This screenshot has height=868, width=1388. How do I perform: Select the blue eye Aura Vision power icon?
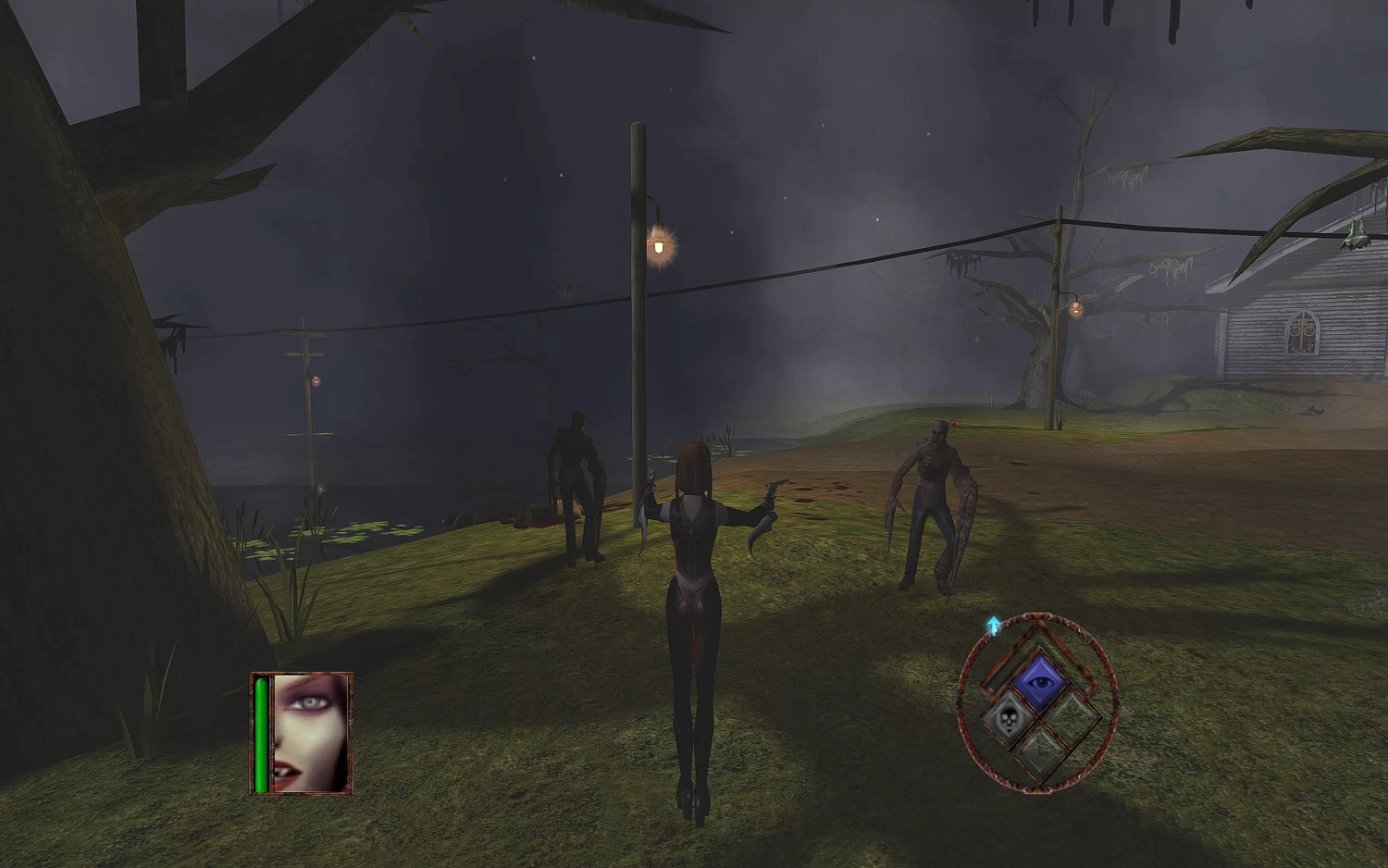pos(1040,683)
